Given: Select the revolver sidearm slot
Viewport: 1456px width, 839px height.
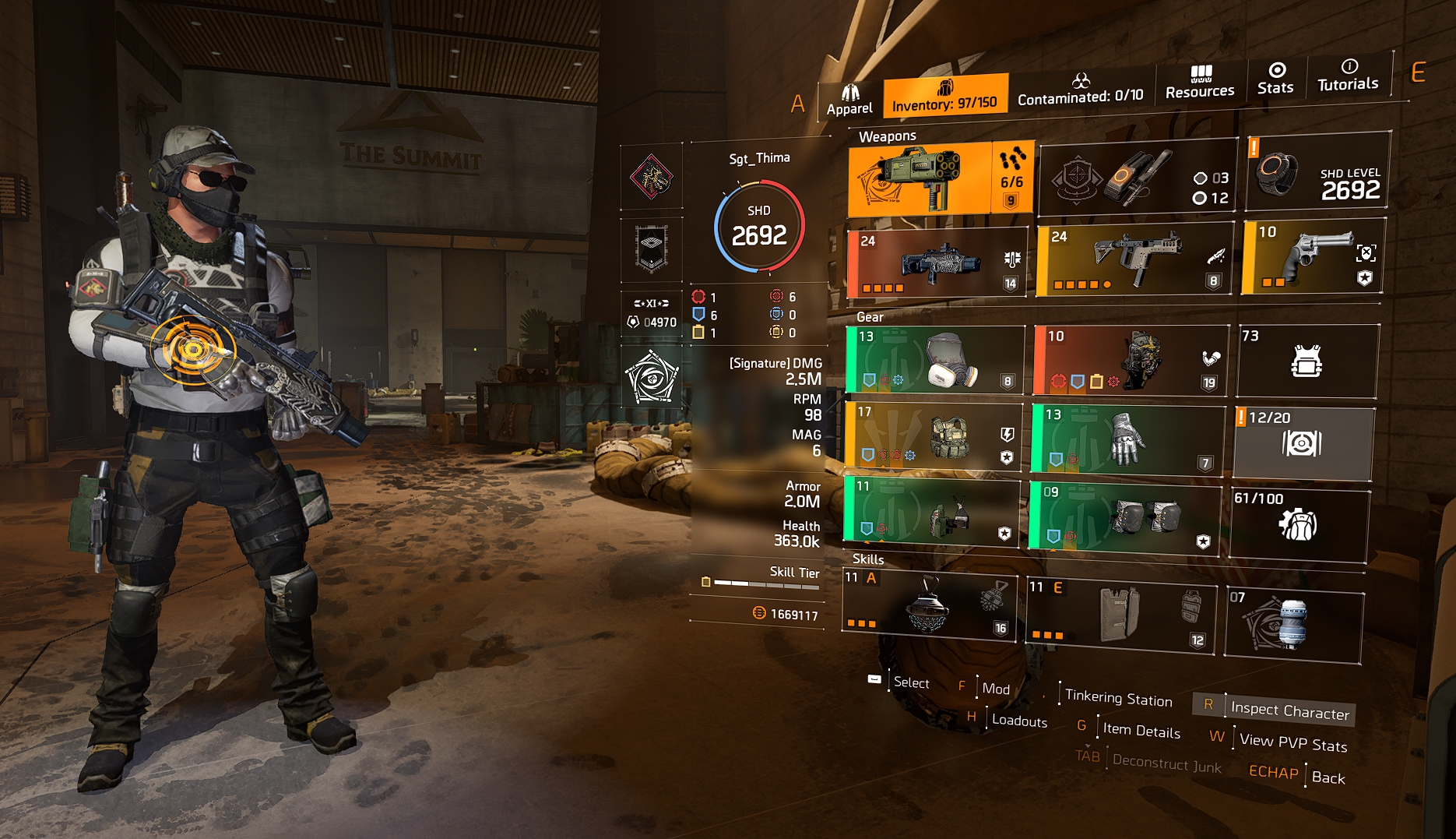Looking at the screenshot, I should tap(1313, 258).
